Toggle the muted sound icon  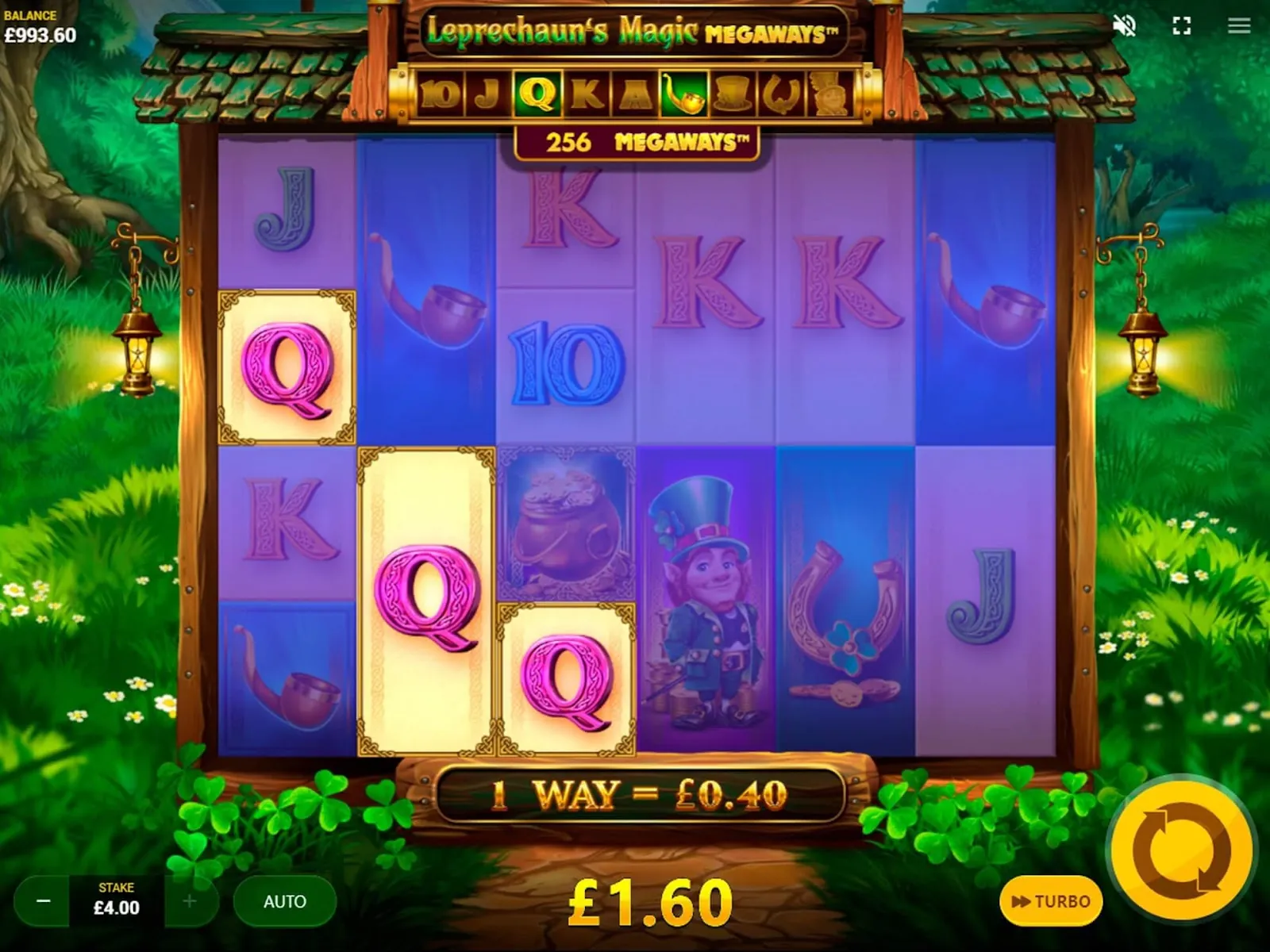click(x=1125, y=26)
